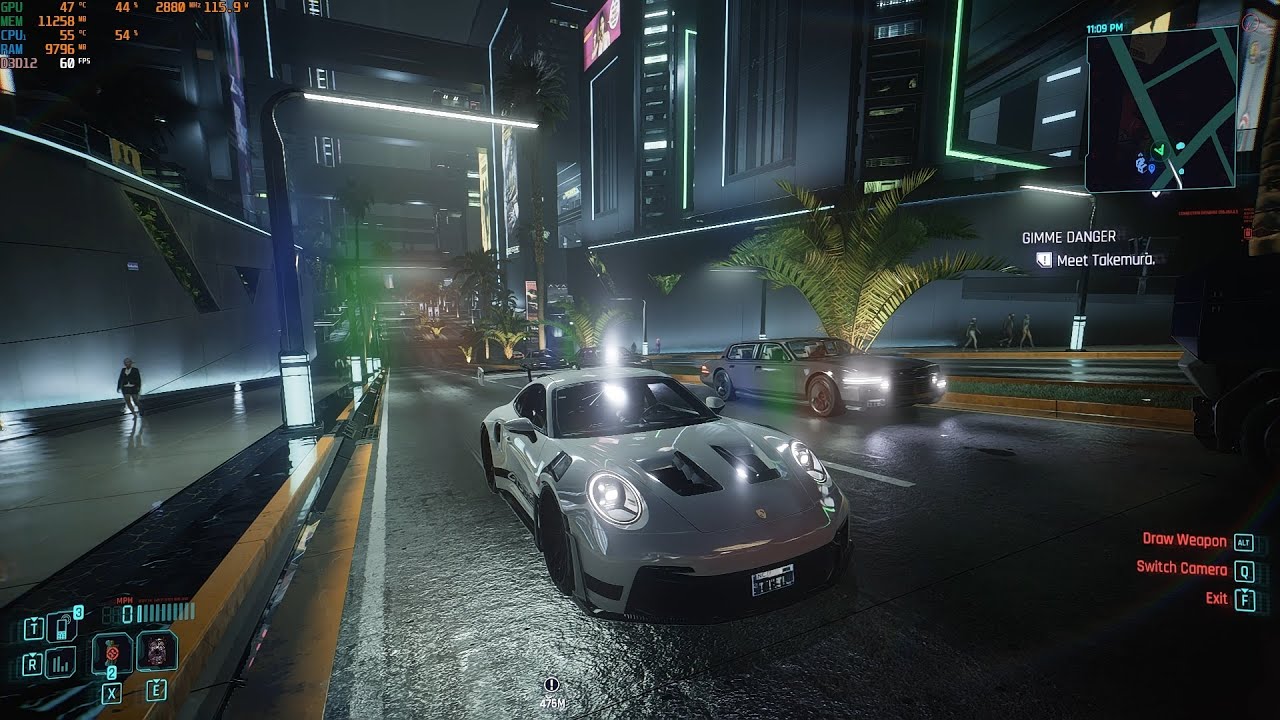Select the quest objective pin on minimap
1280x720 pixels.
(x=1151, y=167)
